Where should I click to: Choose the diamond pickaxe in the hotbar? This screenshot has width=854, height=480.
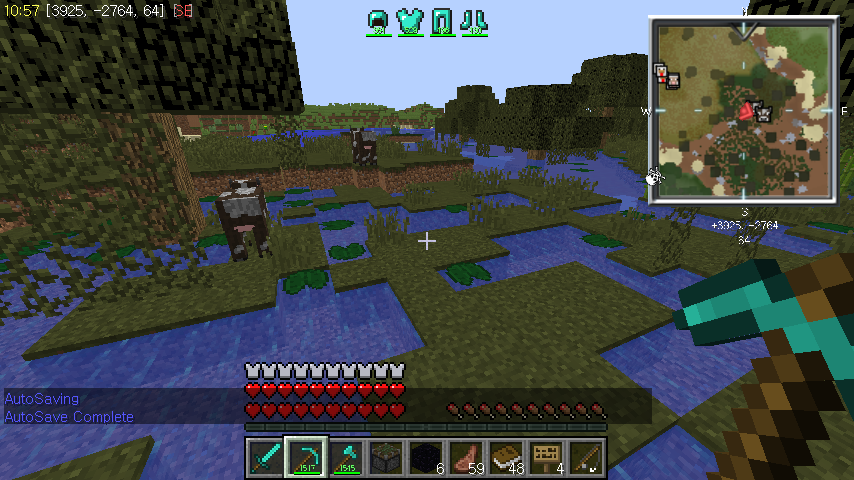[x=305, y=459]
